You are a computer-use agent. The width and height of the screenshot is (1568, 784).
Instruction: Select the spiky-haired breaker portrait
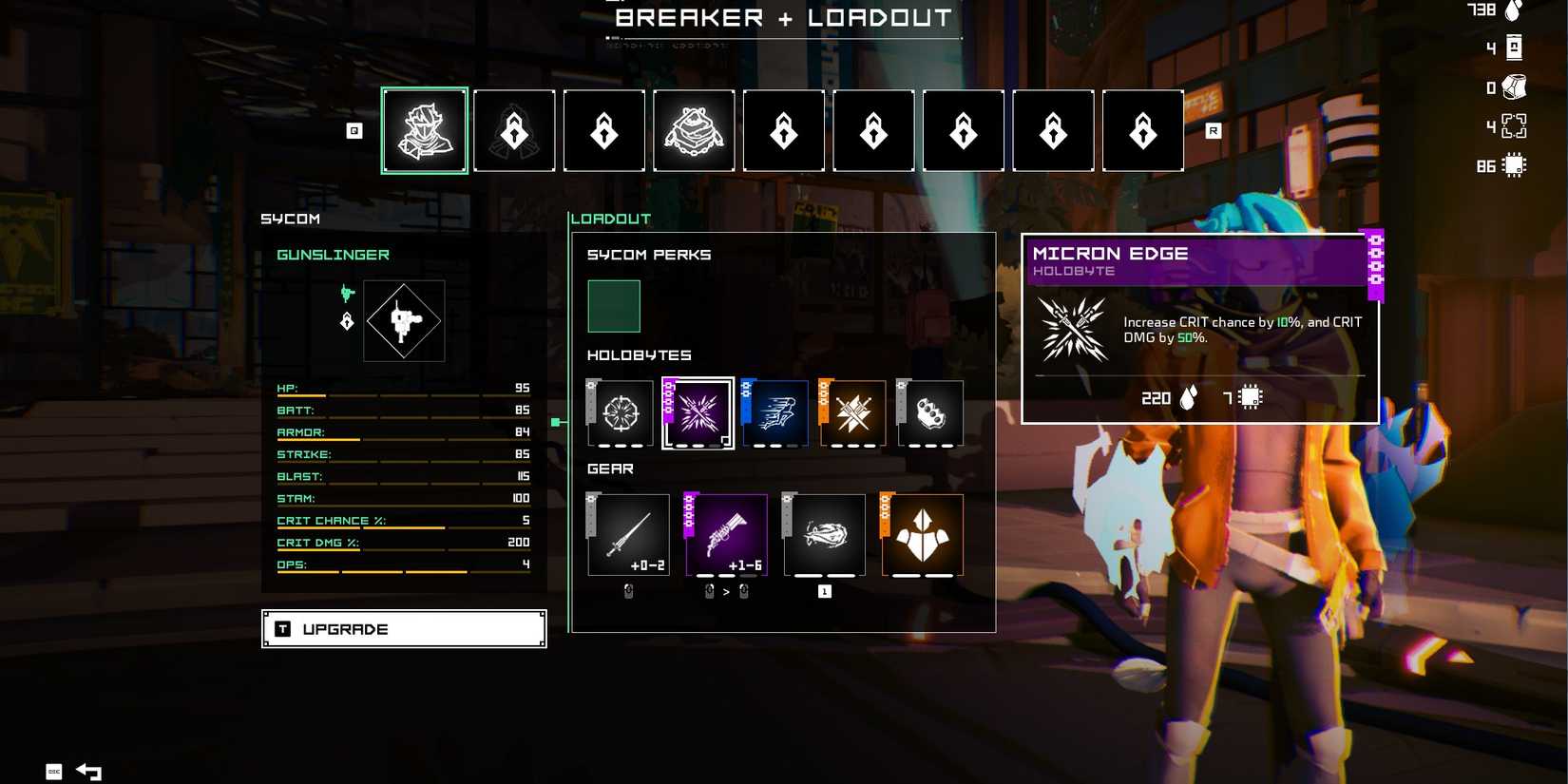tap(425, 131)
